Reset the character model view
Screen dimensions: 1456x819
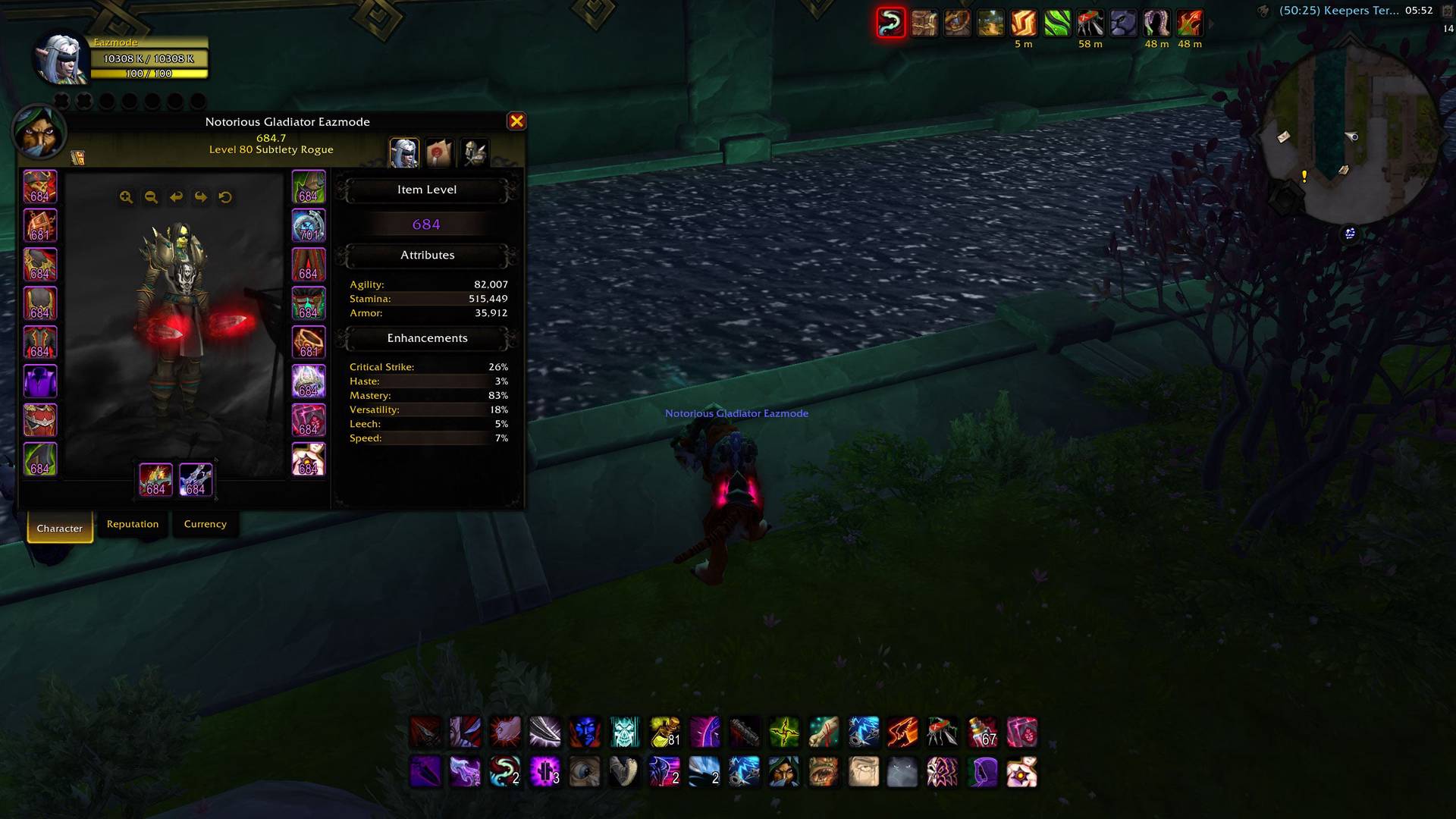point(225,197)
